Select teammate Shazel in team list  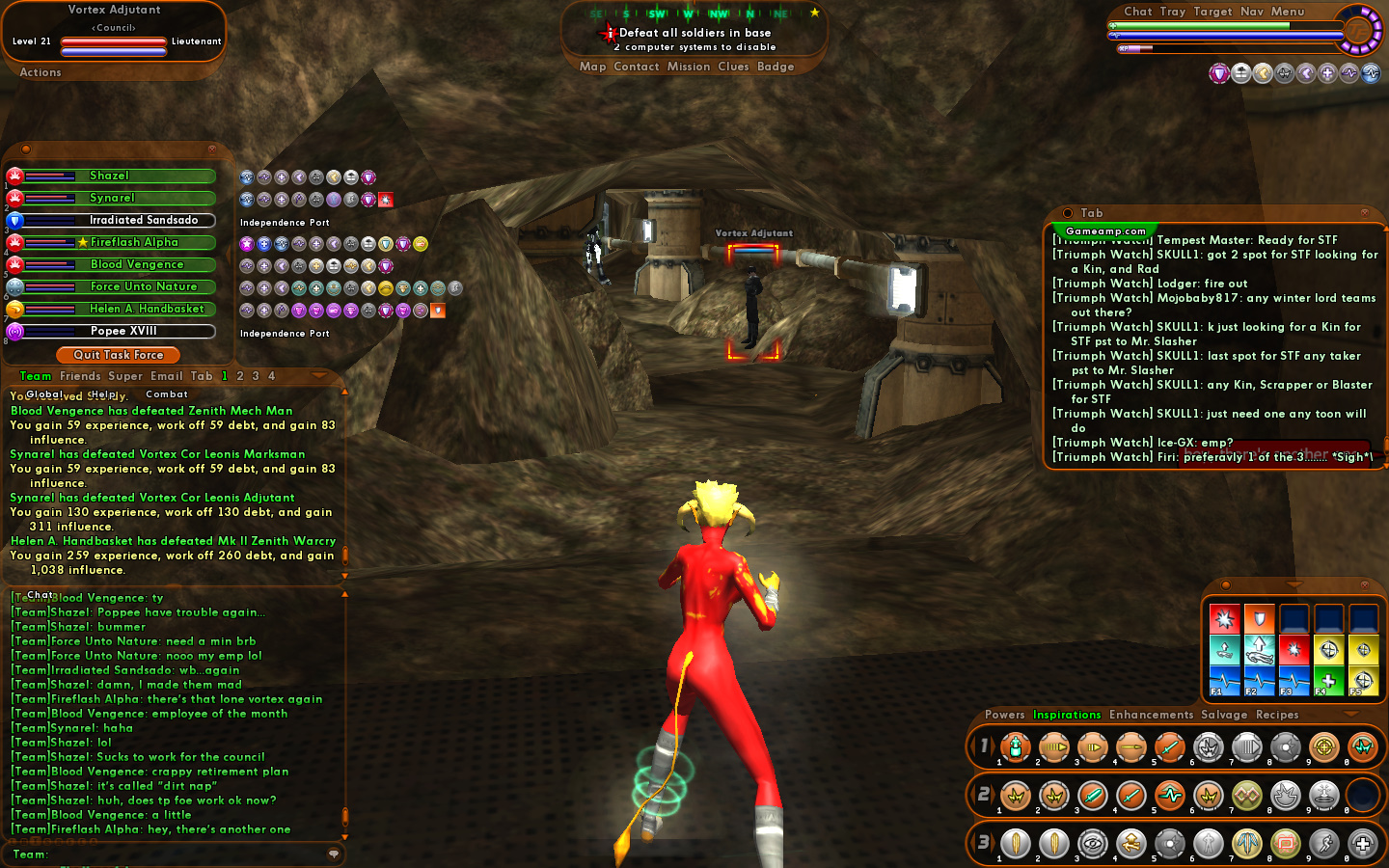tap(109, 176)
